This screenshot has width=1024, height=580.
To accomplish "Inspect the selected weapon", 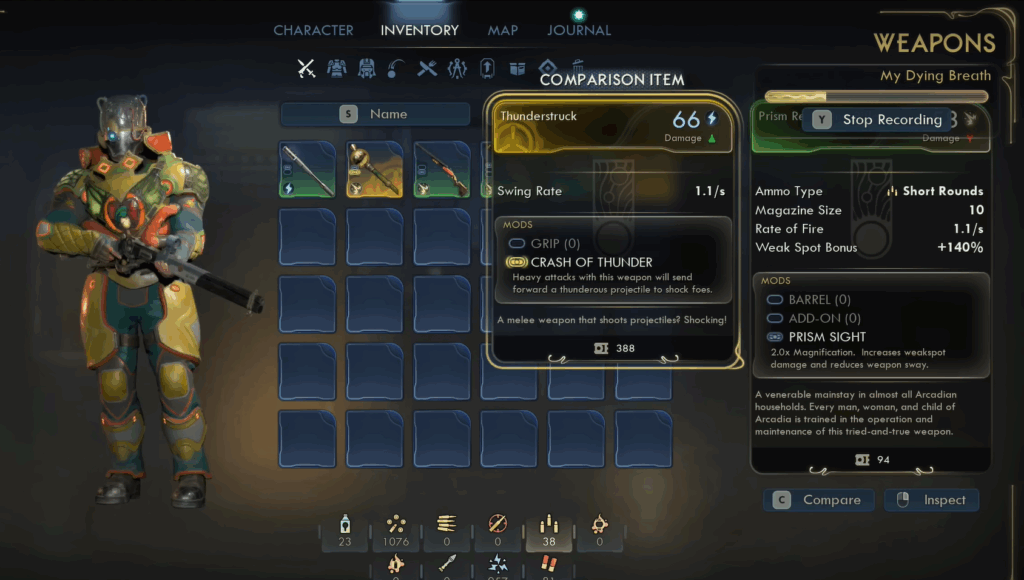I will click(x=931, y=500).
